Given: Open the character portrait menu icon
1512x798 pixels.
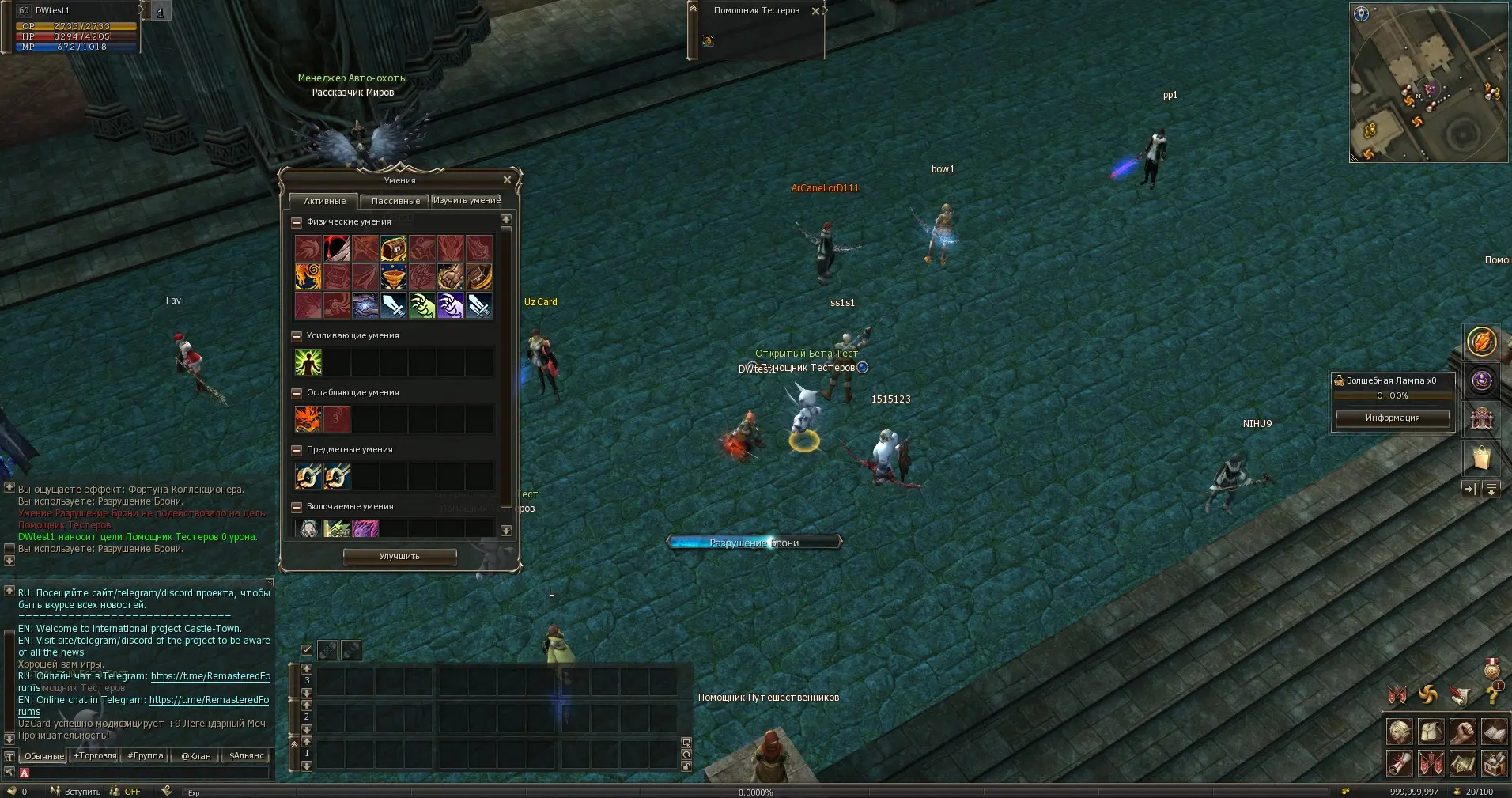Looking at the screenshot, I should 1399,732.
